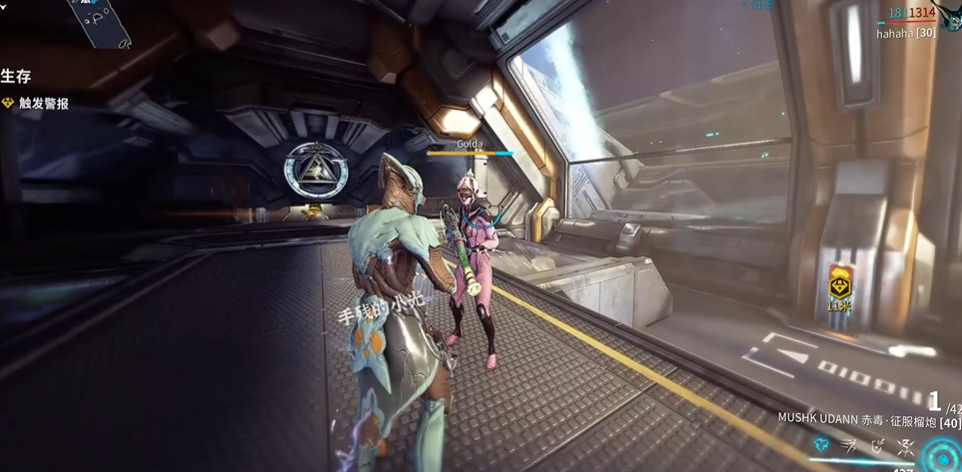Select the glowing circular energy gauge
The height and width of the screenshot is (472, 962).
pyautogui.click(x=943, y=457)
